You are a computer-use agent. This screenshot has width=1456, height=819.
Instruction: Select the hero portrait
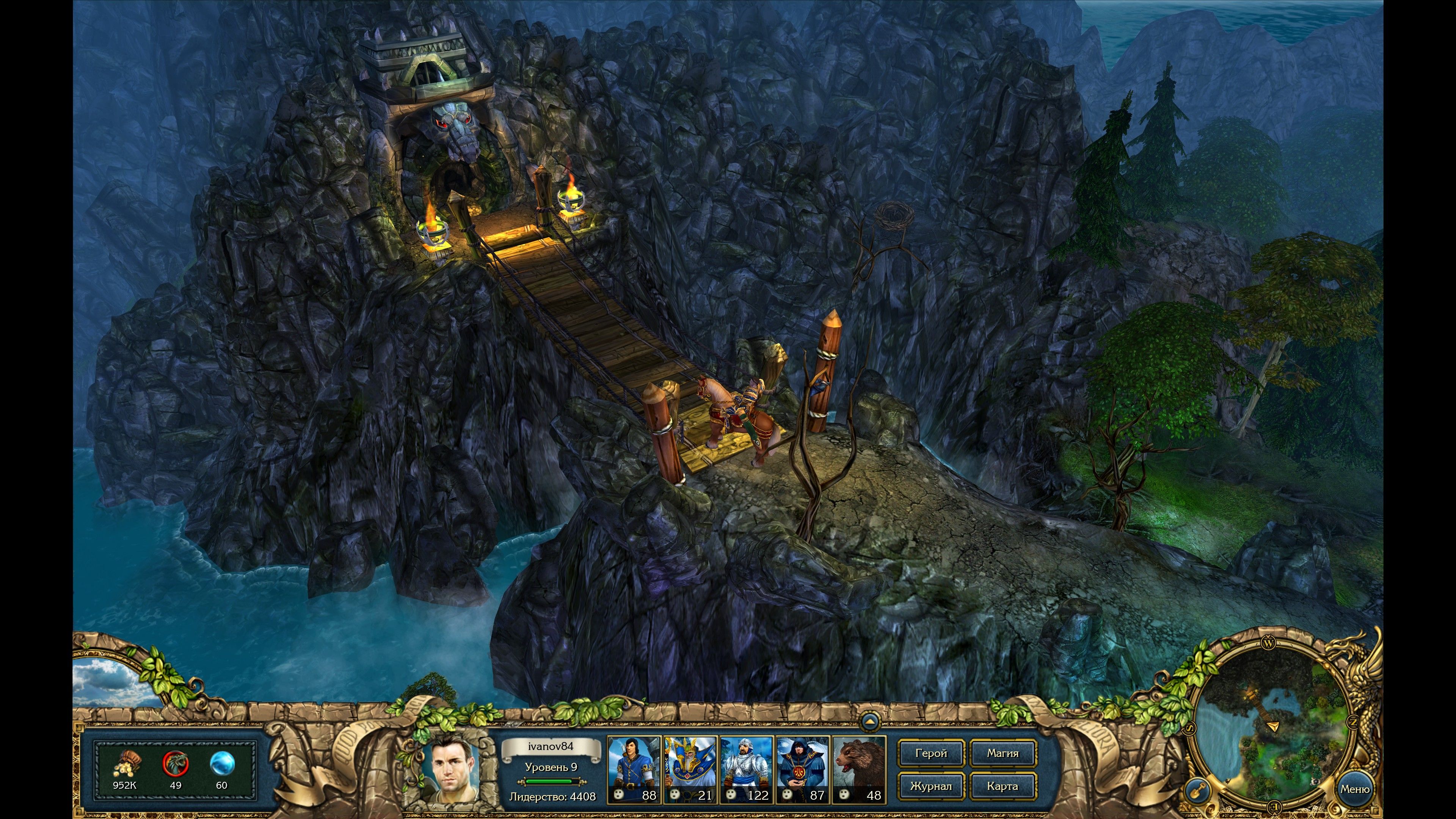coord(455,769)
